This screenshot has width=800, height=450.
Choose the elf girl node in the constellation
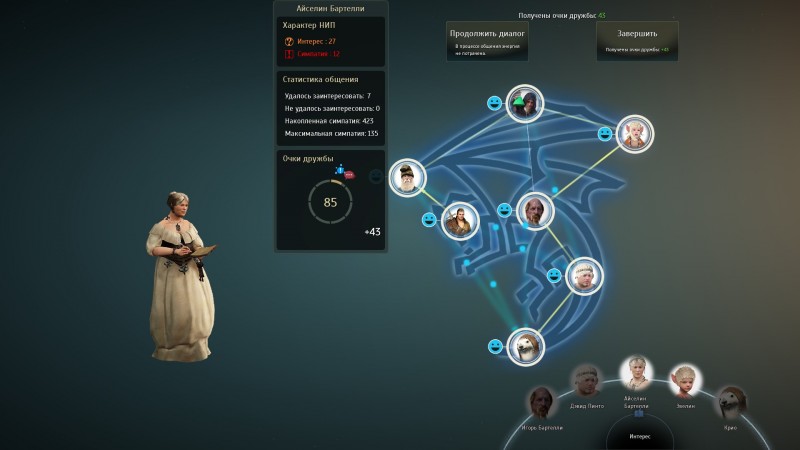(x=634, y=134)
